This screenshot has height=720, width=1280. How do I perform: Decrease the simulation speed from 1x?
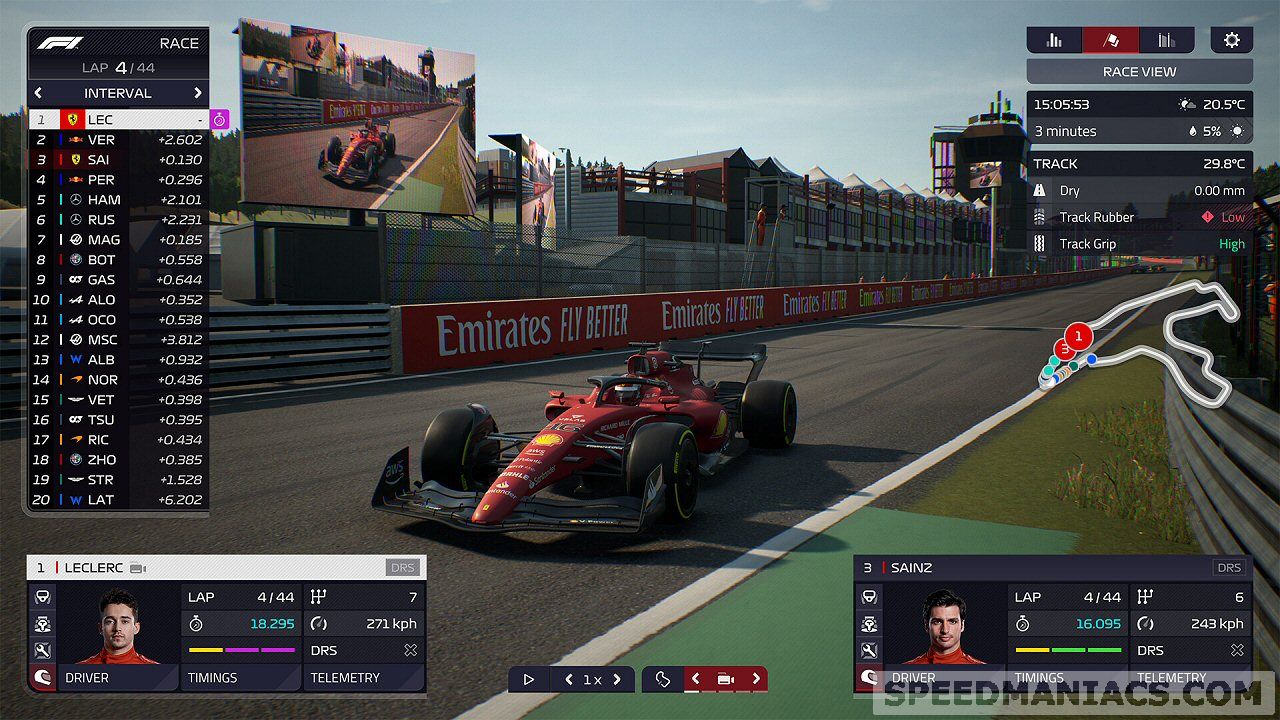(x=569, y=679)
